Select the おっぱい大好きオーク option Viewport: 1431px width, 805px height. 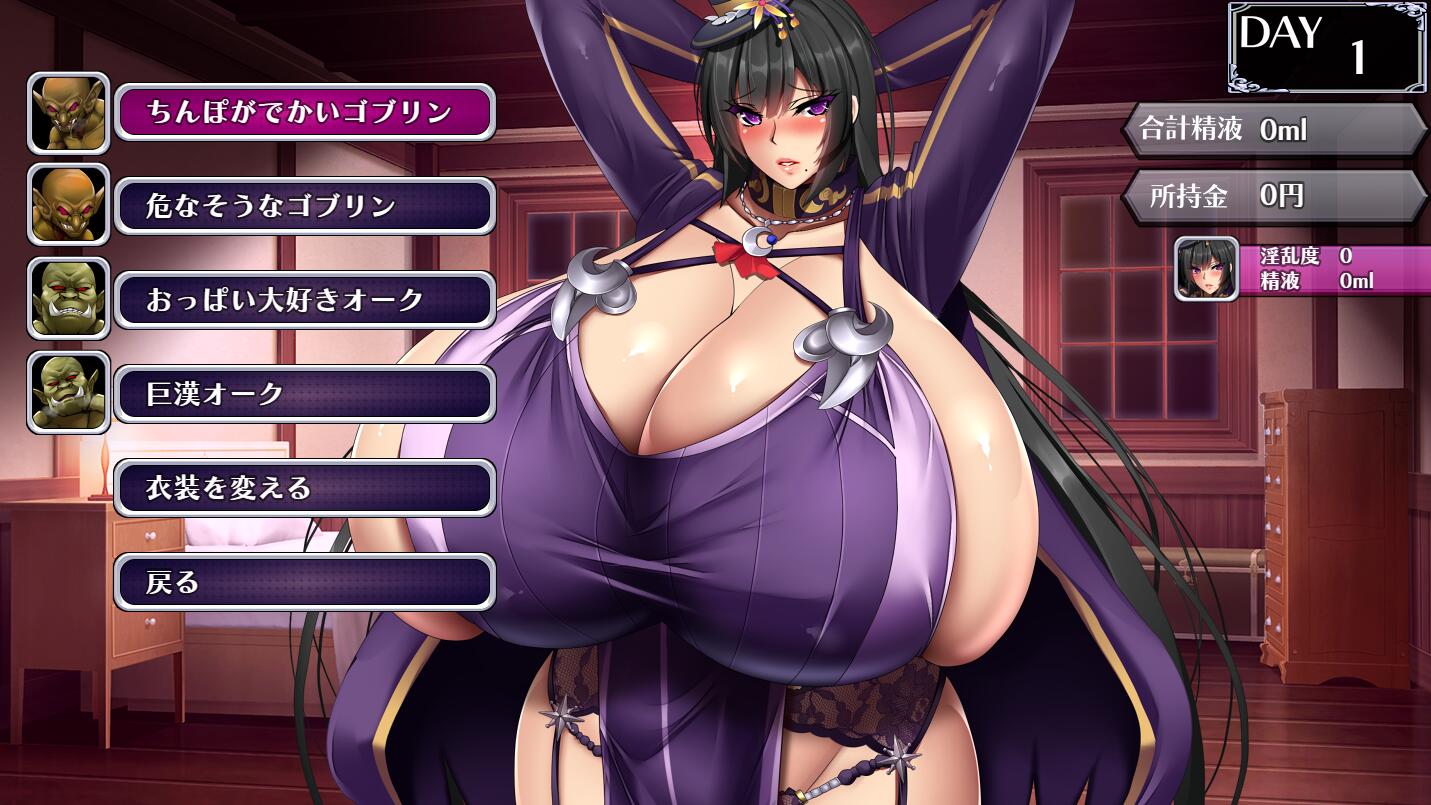pyautogui.click(x=304, y=299)
